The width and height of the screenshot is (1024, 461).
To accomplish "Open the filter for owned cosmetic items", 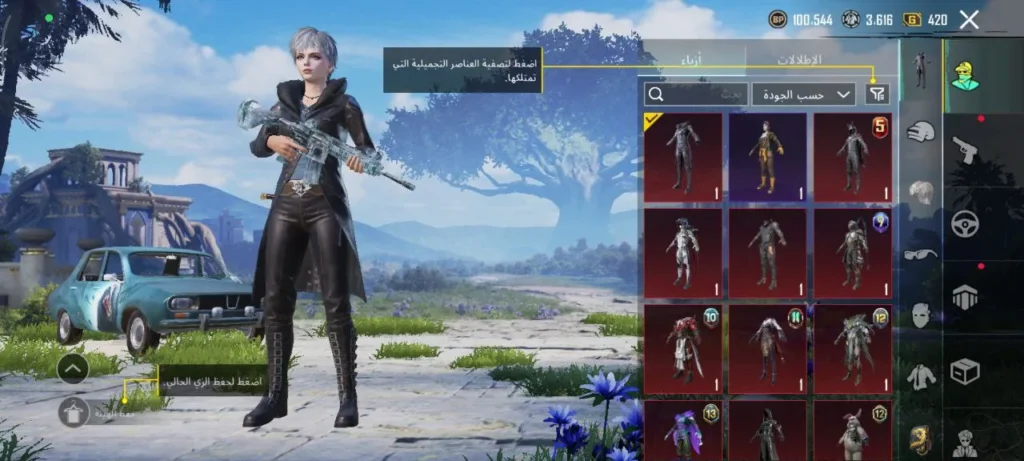I will click(877, 94).
